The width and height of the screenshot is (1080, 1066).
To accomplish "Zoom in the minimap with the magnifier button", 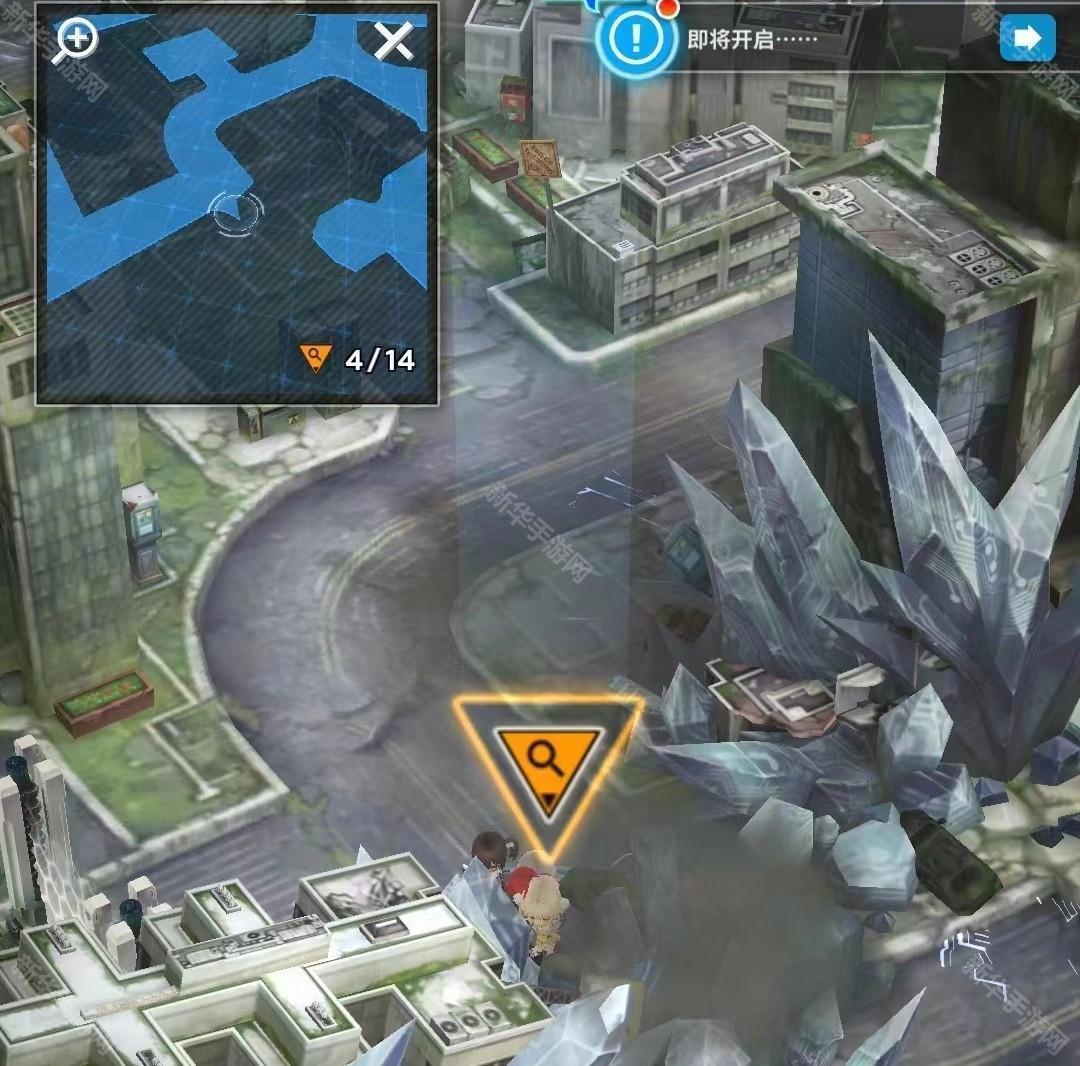I will pos(76,40).
